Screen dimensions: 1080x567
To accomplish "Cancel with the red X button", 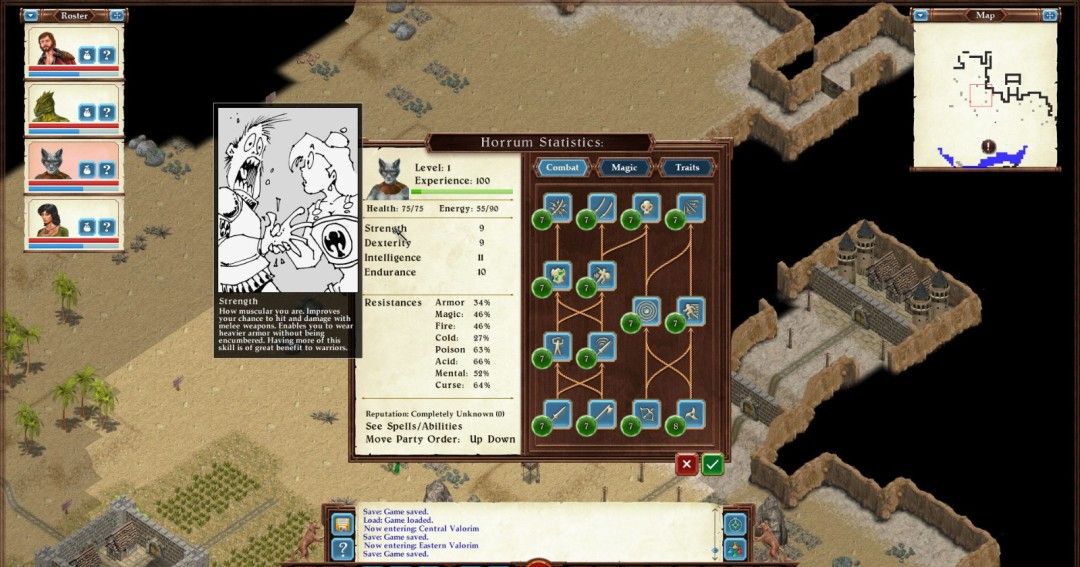I will pyautogui.click(x=686, y=464).
